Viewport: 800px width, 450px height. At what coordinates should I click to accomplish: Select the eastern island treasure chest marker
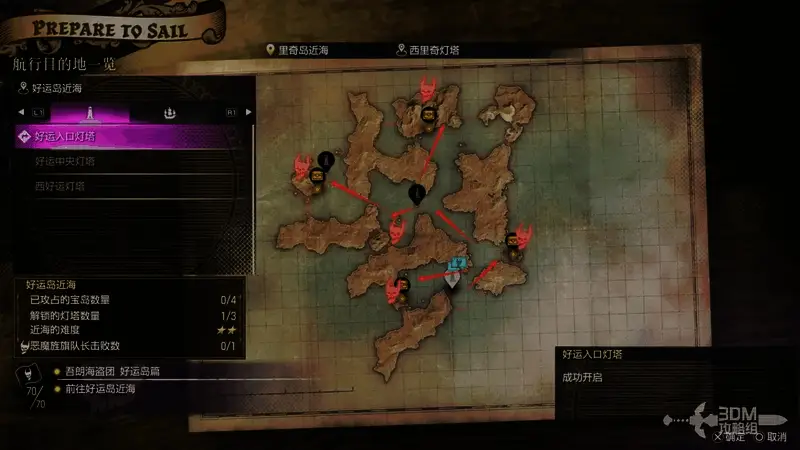(x=513, y=240)
